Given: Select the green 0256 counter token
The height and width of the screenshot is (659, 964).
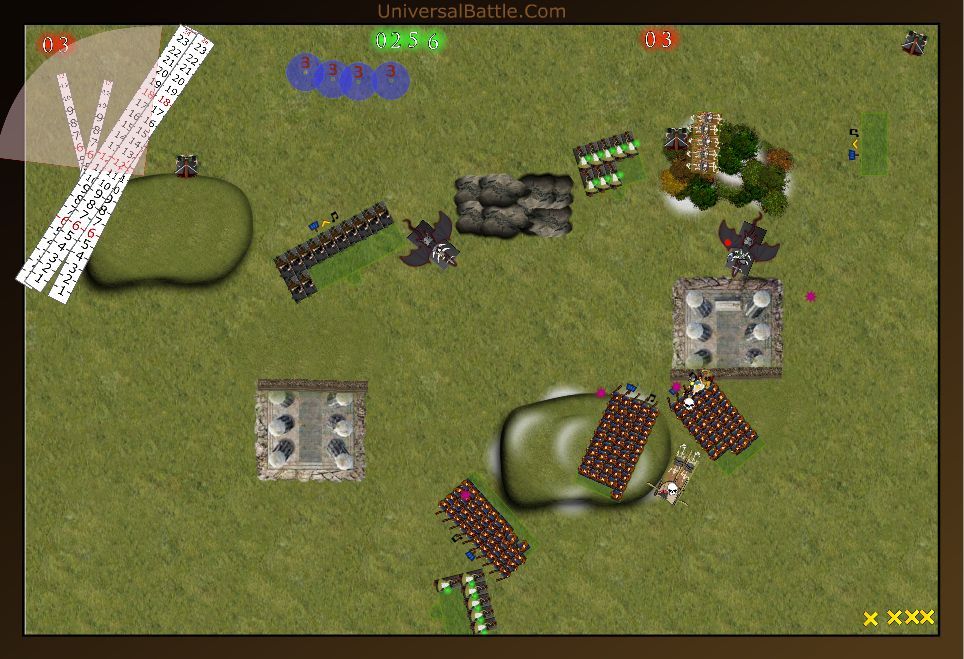Looking at the screenshot, I should [x=407, y=41].
